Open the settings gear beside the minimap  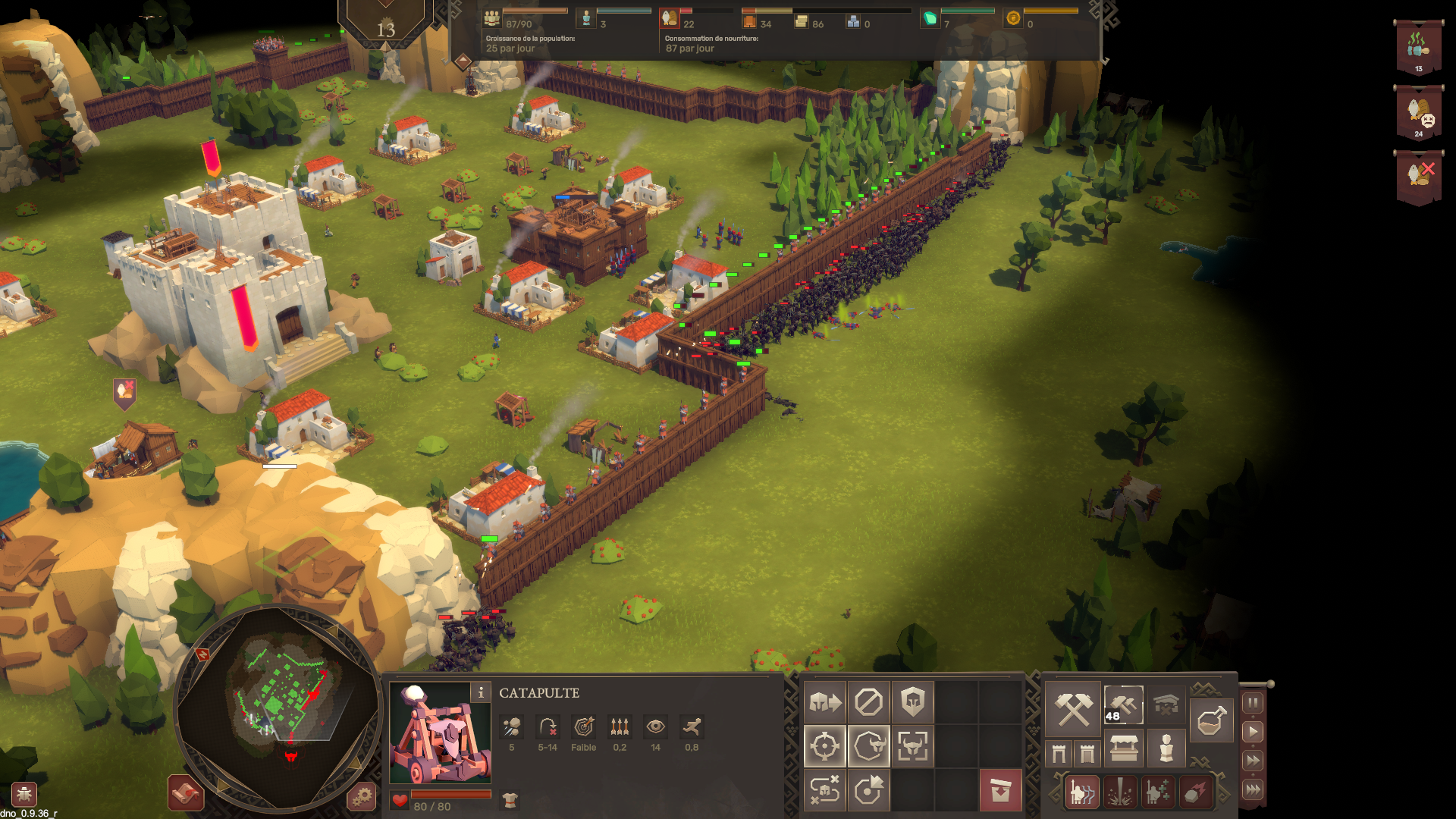coord(362,796)
